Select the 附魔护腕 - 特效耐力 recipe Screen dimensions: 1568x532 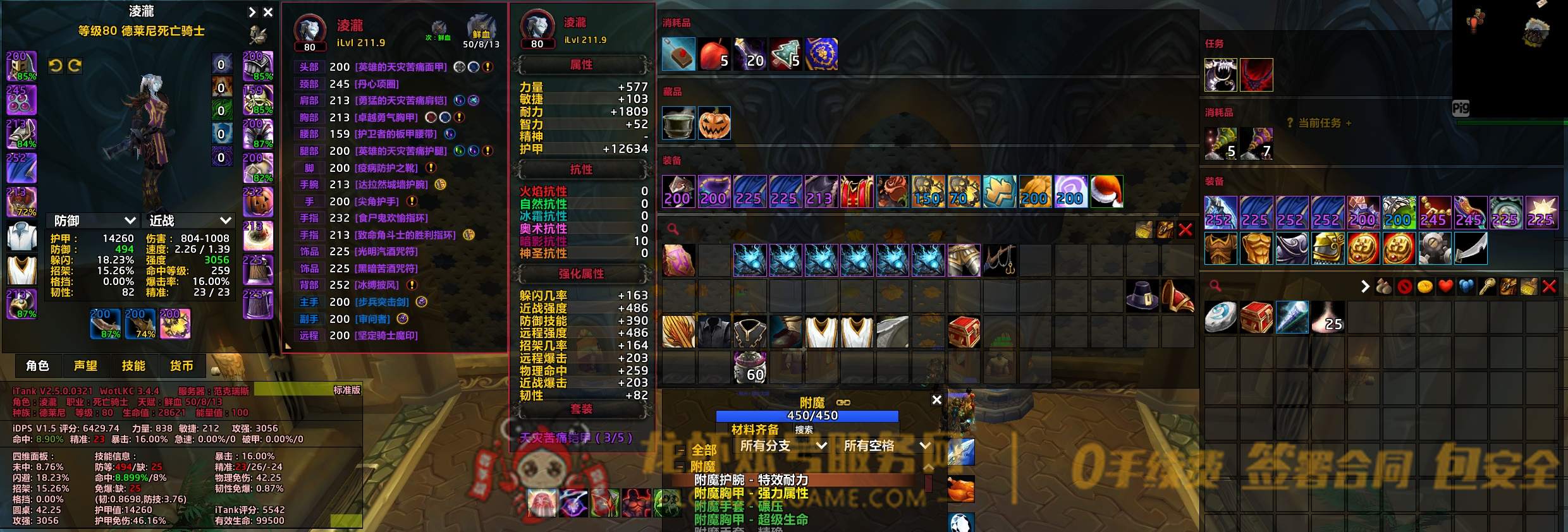[751, 480]
